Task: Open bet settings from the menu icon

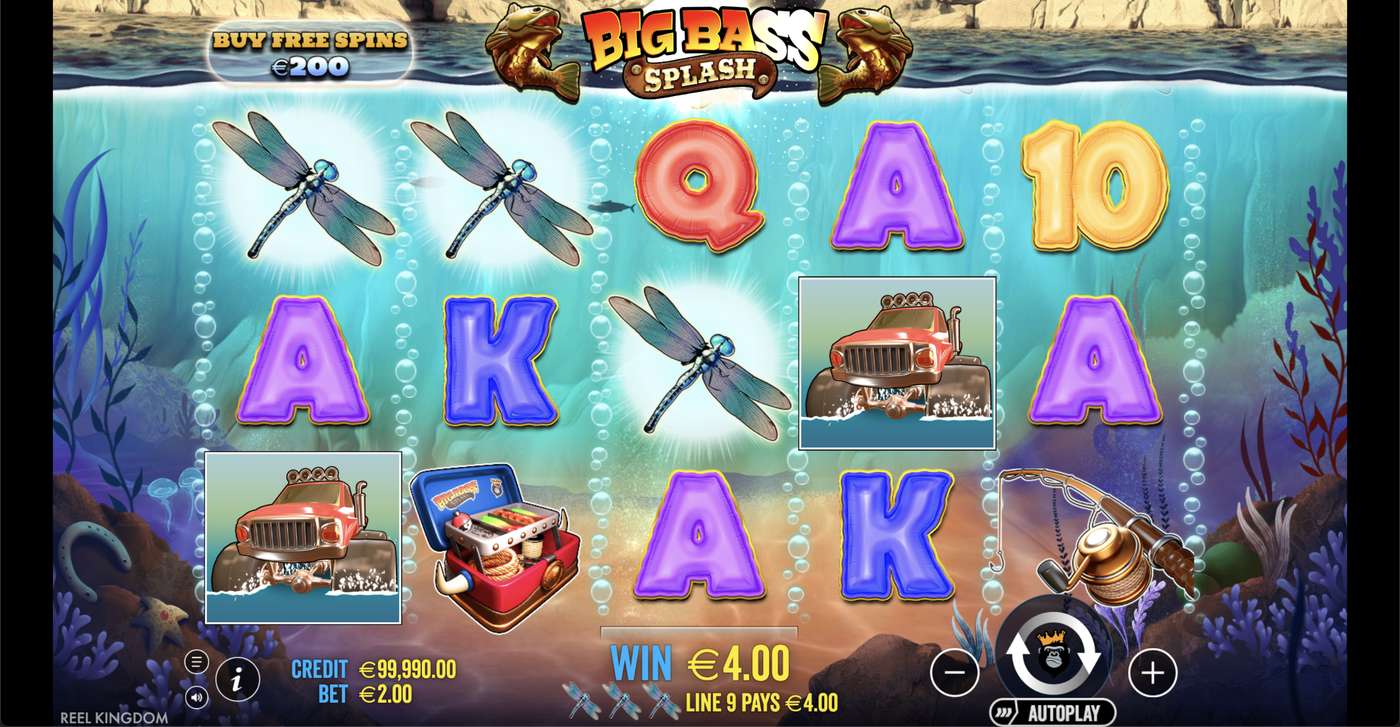Action: click(196, 659)
